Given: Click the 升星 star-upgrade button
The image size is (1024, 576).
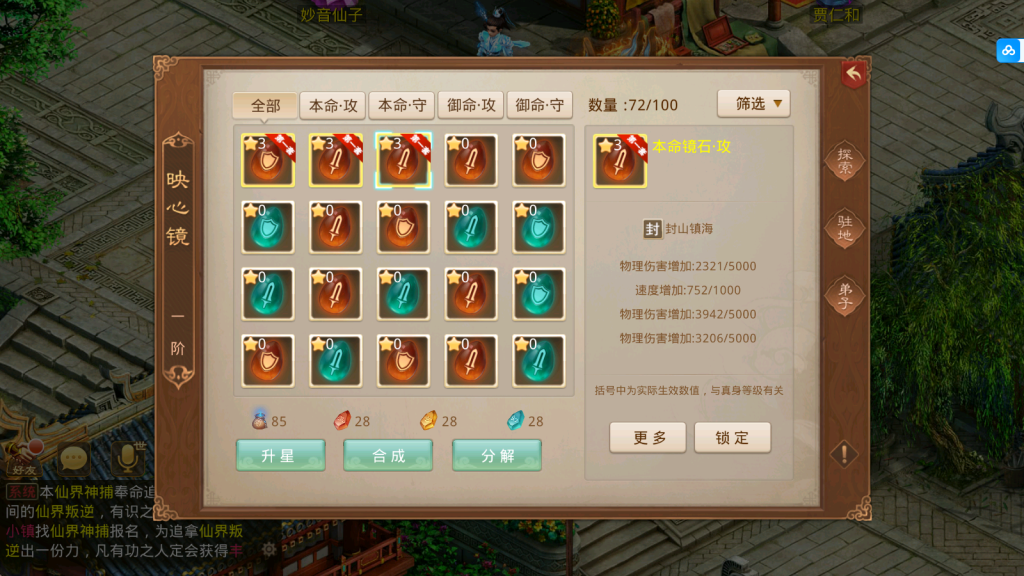Looking at the screenshot, I should pos(280,455).
